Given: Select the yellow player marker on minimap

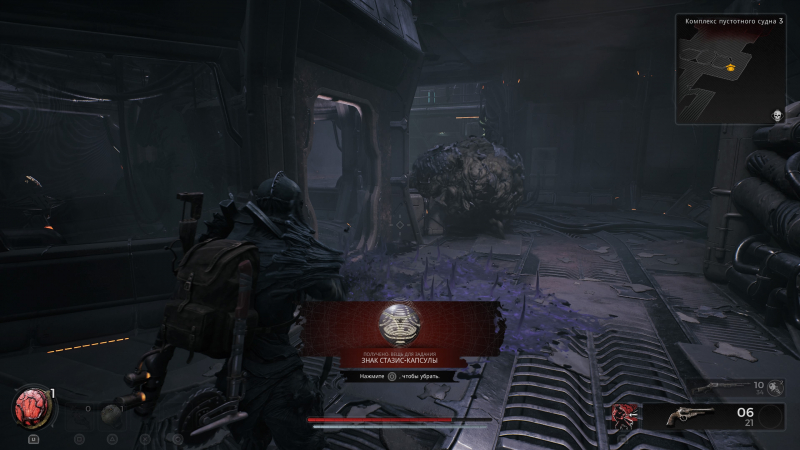Looking at the screenshot, I should (x=732, y=68).
